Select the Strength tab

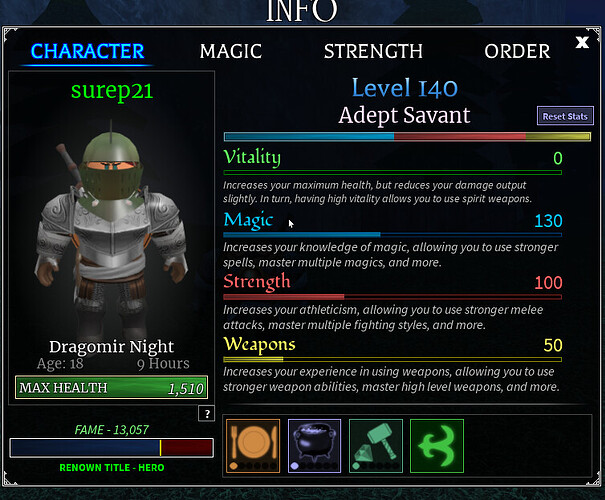pos(373,51)
